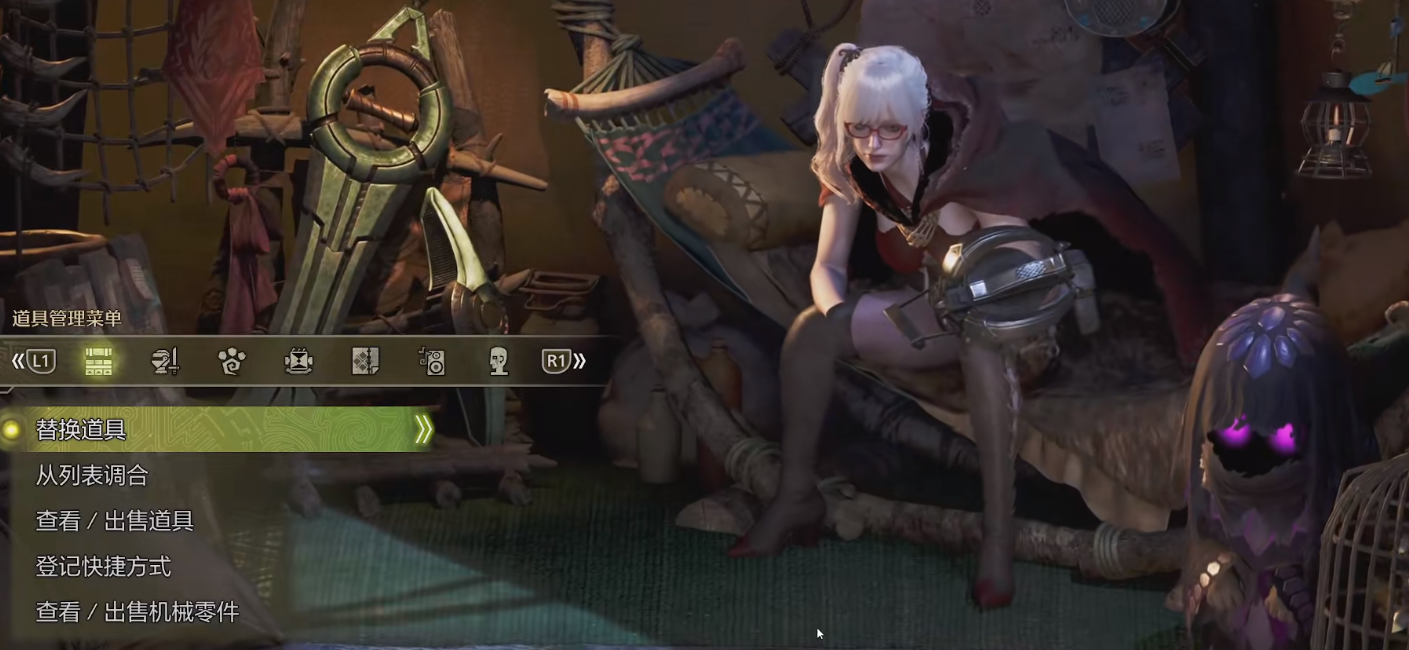Select the patterned sheet tab
Image resolution: width=1409 pixels, height=650 pixels.
366,361
